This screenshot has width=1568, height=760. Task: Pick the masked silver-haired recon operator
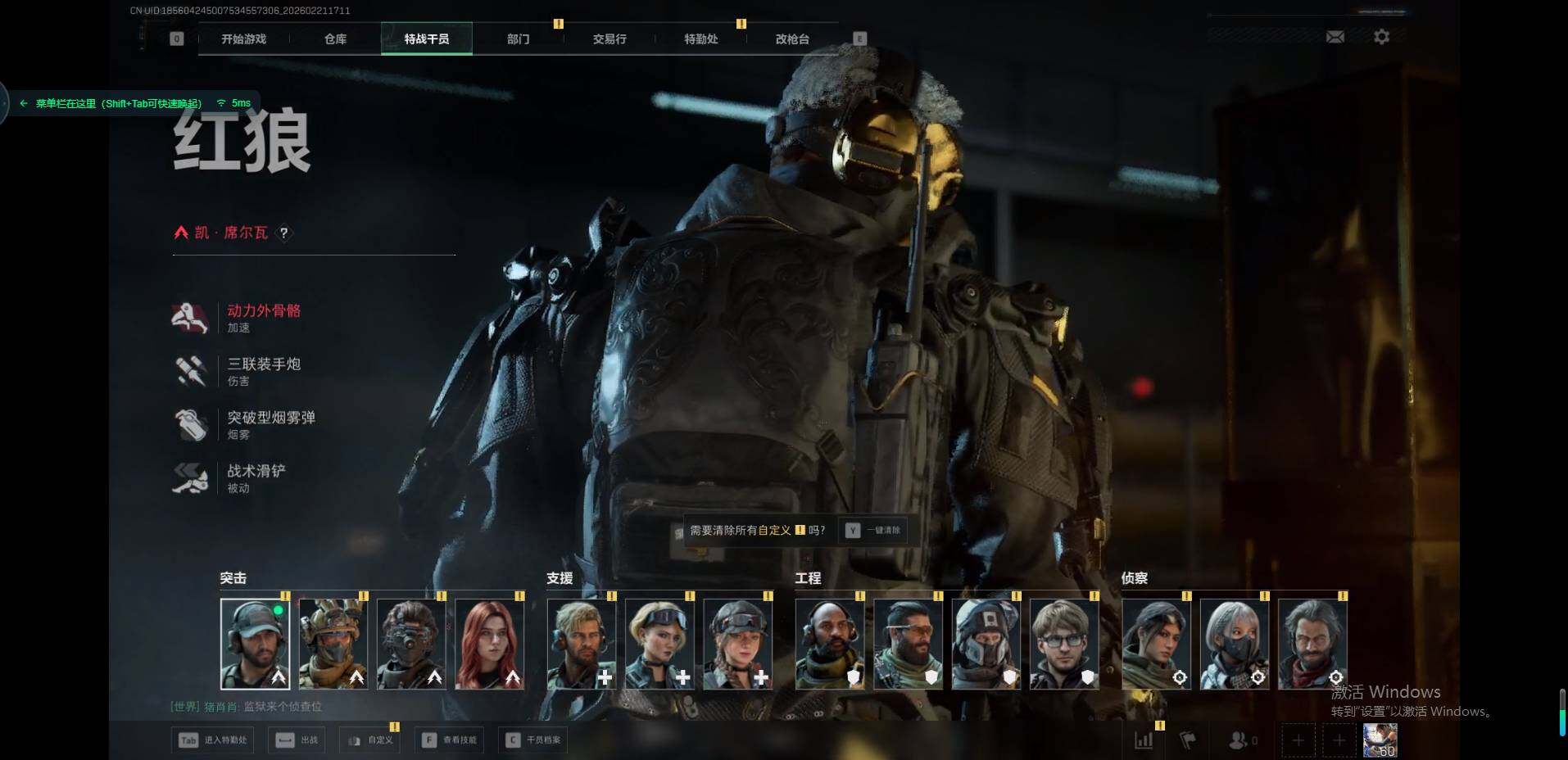pyautogui.click(x=1235, y=644)
